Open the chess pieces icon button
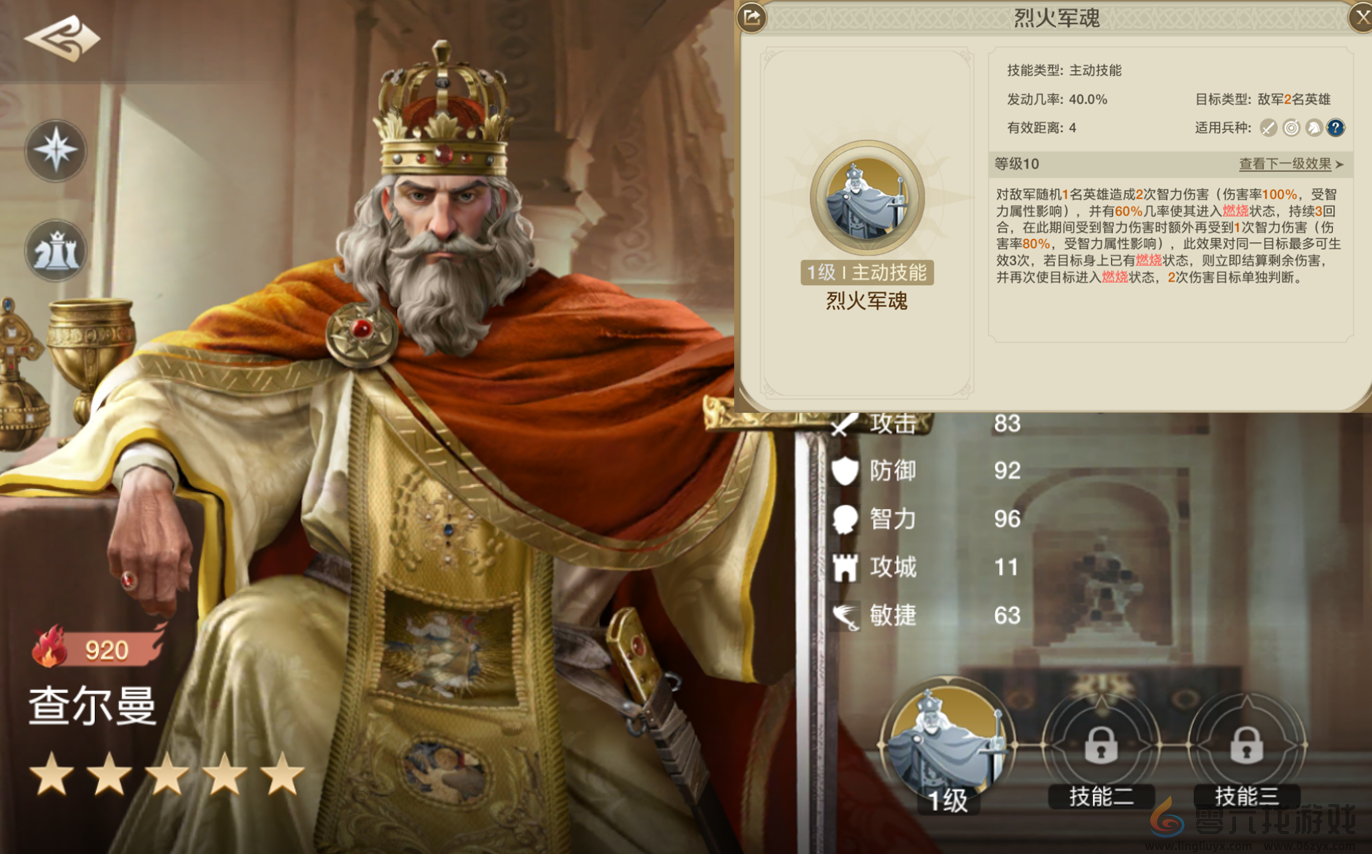 click(56, 251)
